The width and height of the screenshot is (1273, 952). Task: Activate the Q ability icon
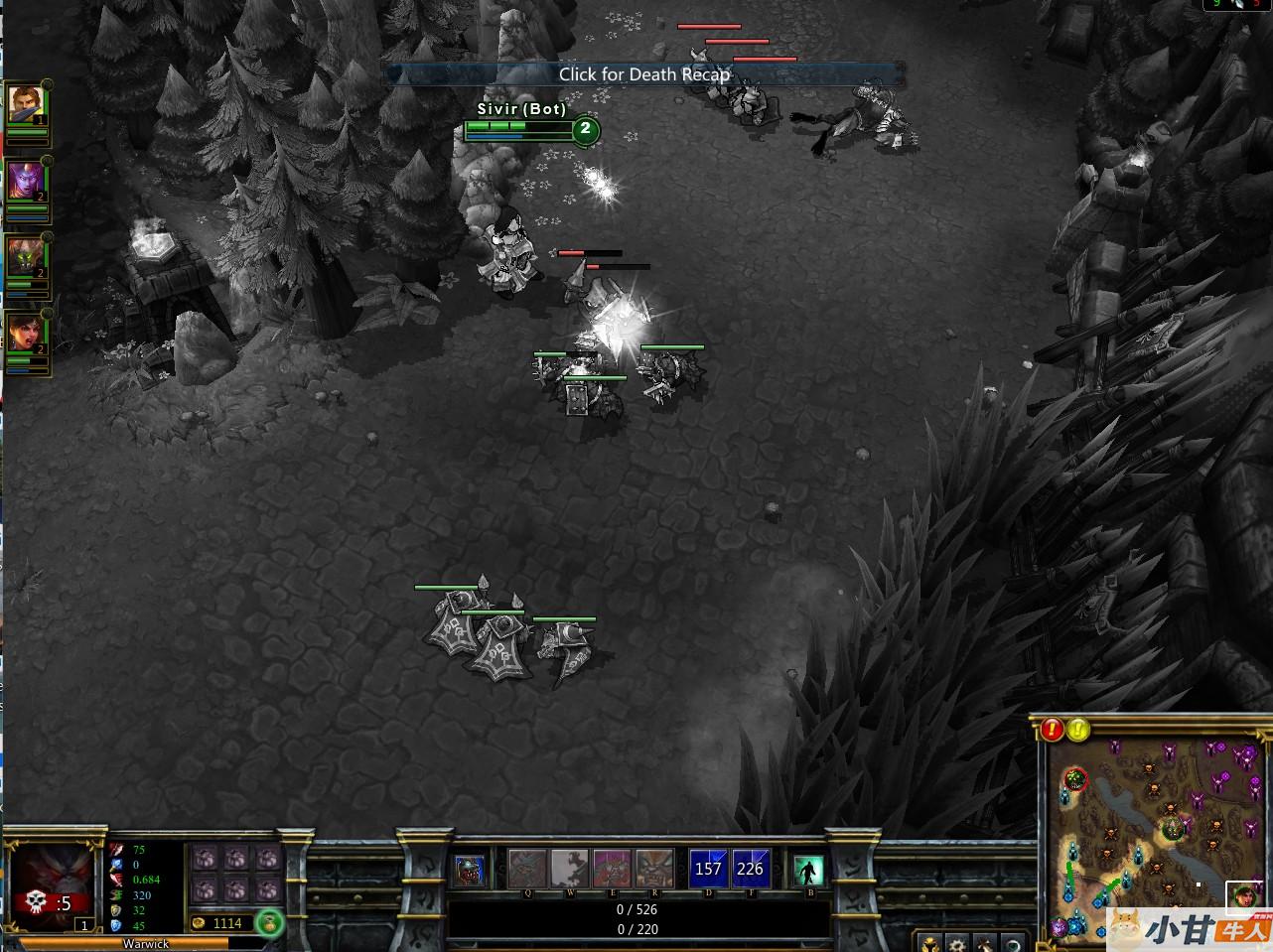pyautogui.click(x=527, y=869)
